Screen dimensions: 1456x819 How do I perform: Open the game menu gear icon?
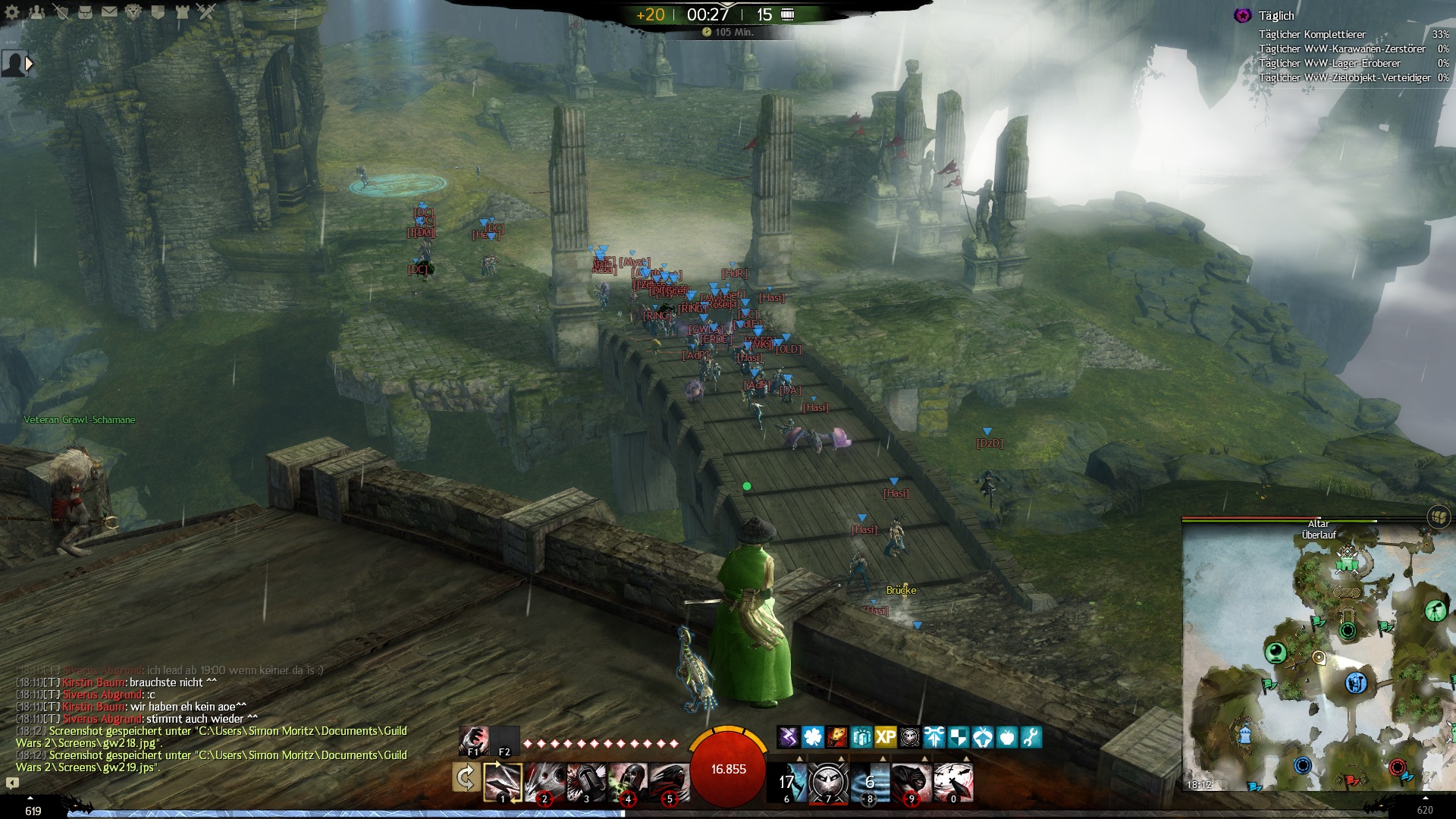pos(12,12)
